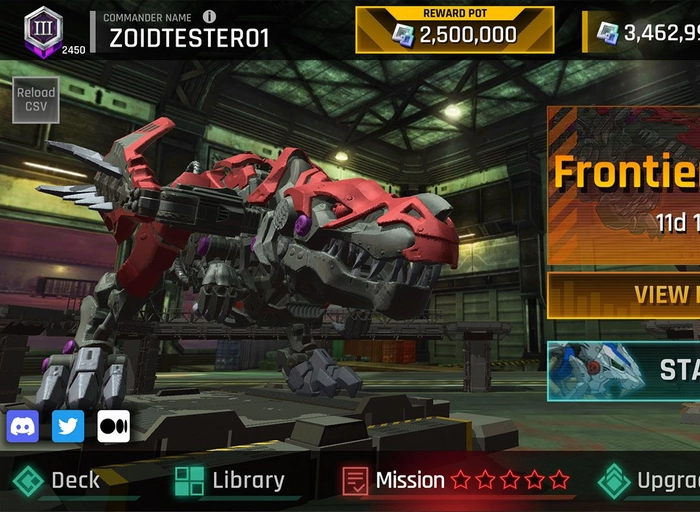
Task: Open the Reward Pot panel
Action: [x=454, y=31]
